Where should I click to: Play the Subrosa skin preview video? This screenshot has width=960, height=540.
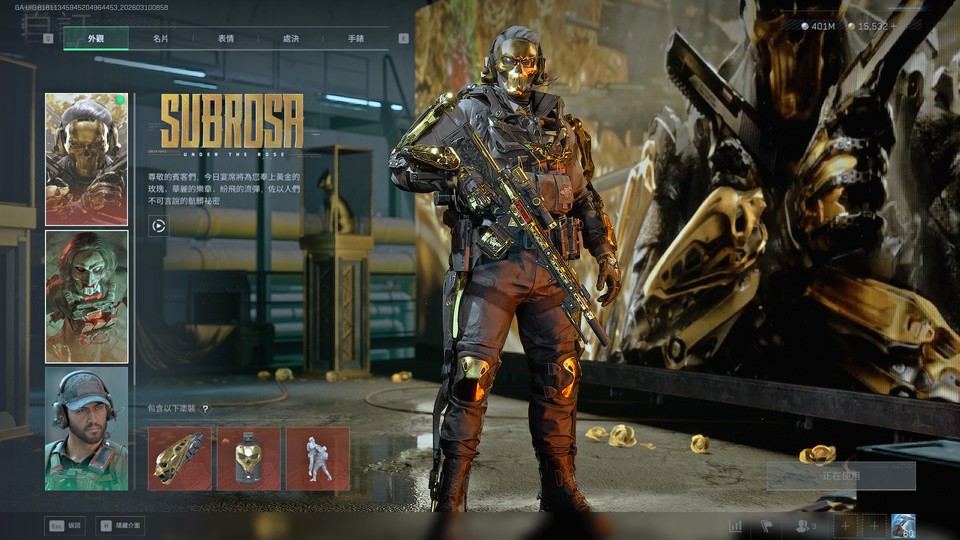click(x=158, y=226)
